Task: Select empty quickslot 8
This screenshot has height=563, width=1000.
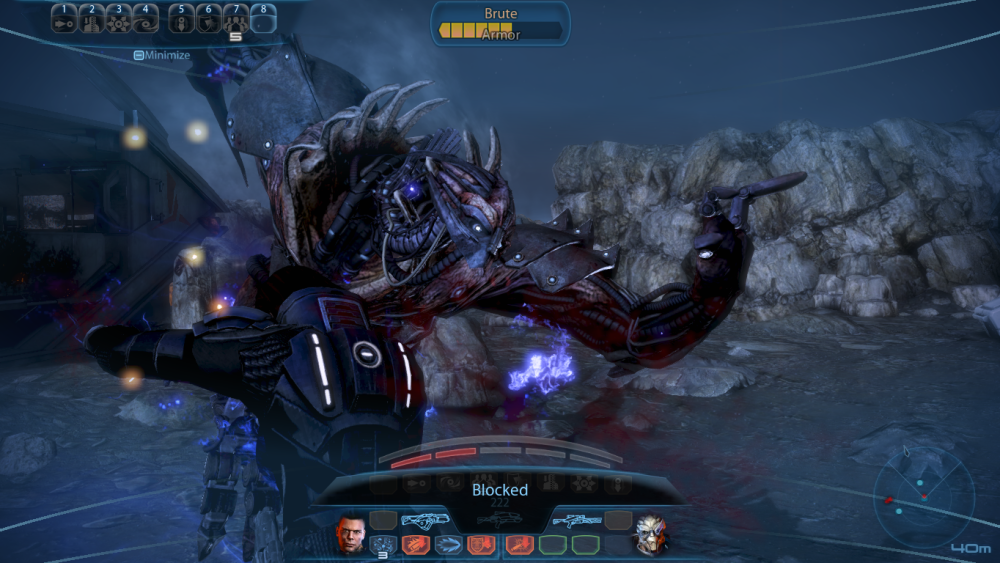Action: (x=263, y=19)
